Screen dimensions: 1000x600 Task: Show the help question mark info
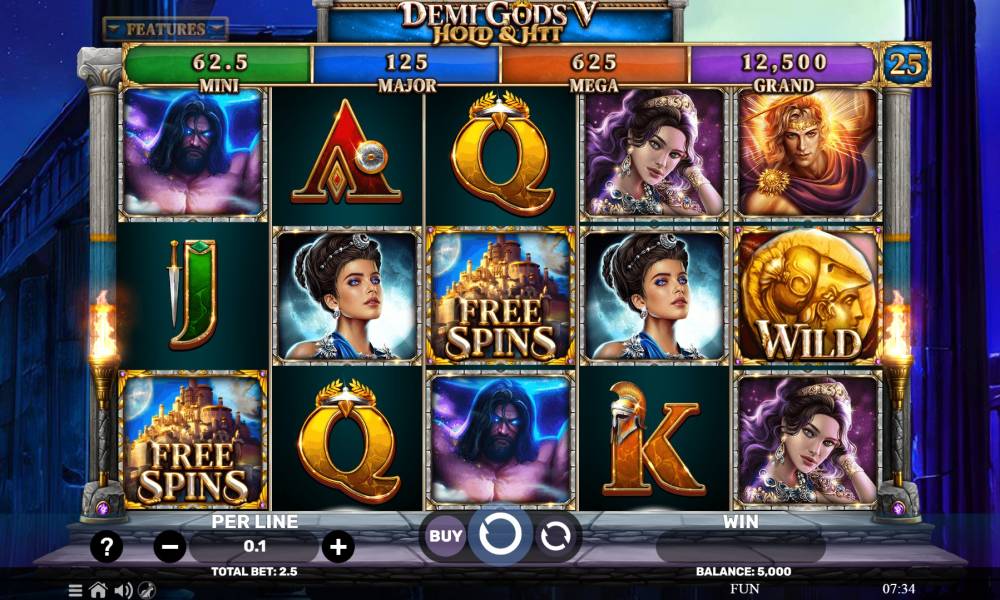pos(107,546)
